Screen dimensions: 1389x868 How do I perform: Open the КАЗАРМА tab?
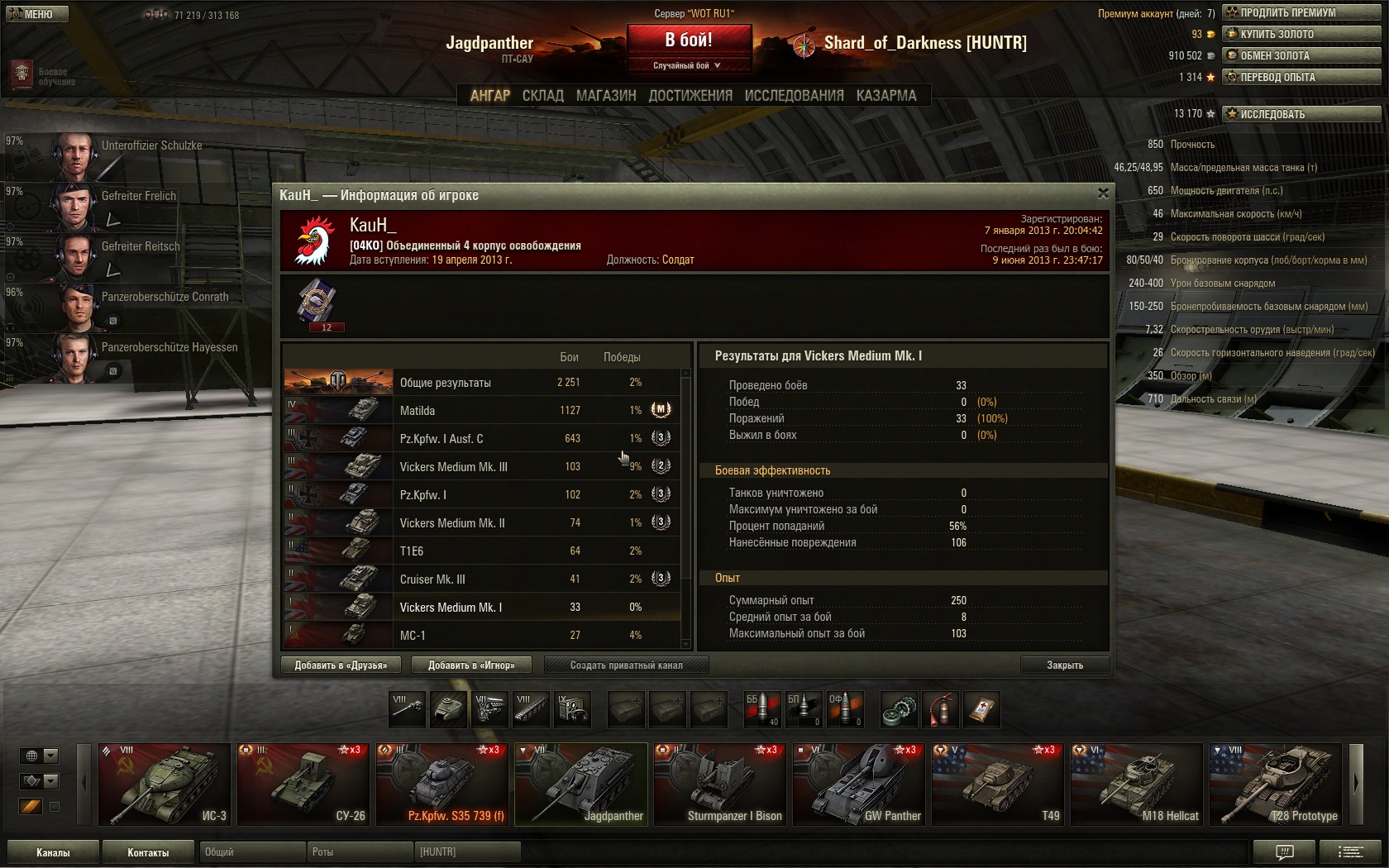pyautogui.click(x=886, y=96)
